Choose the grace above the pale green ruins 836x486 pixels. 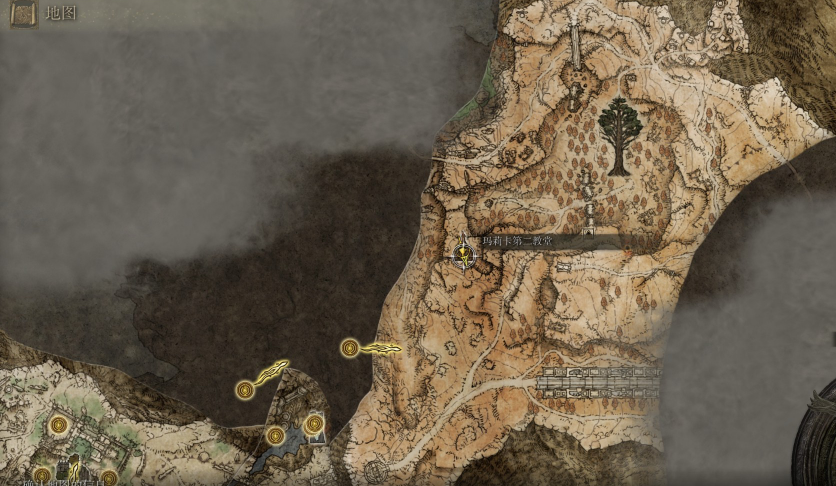click(x=59, y=425)
